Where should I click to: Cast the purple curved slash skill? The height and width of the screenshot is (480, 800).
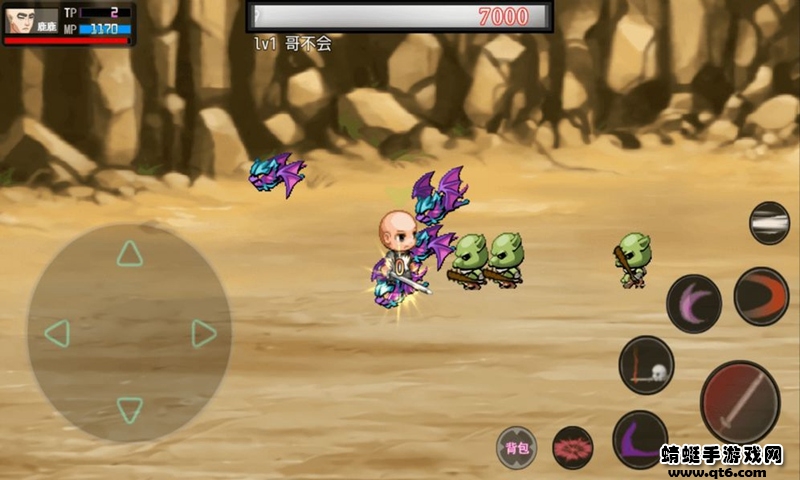pos(639,439)
